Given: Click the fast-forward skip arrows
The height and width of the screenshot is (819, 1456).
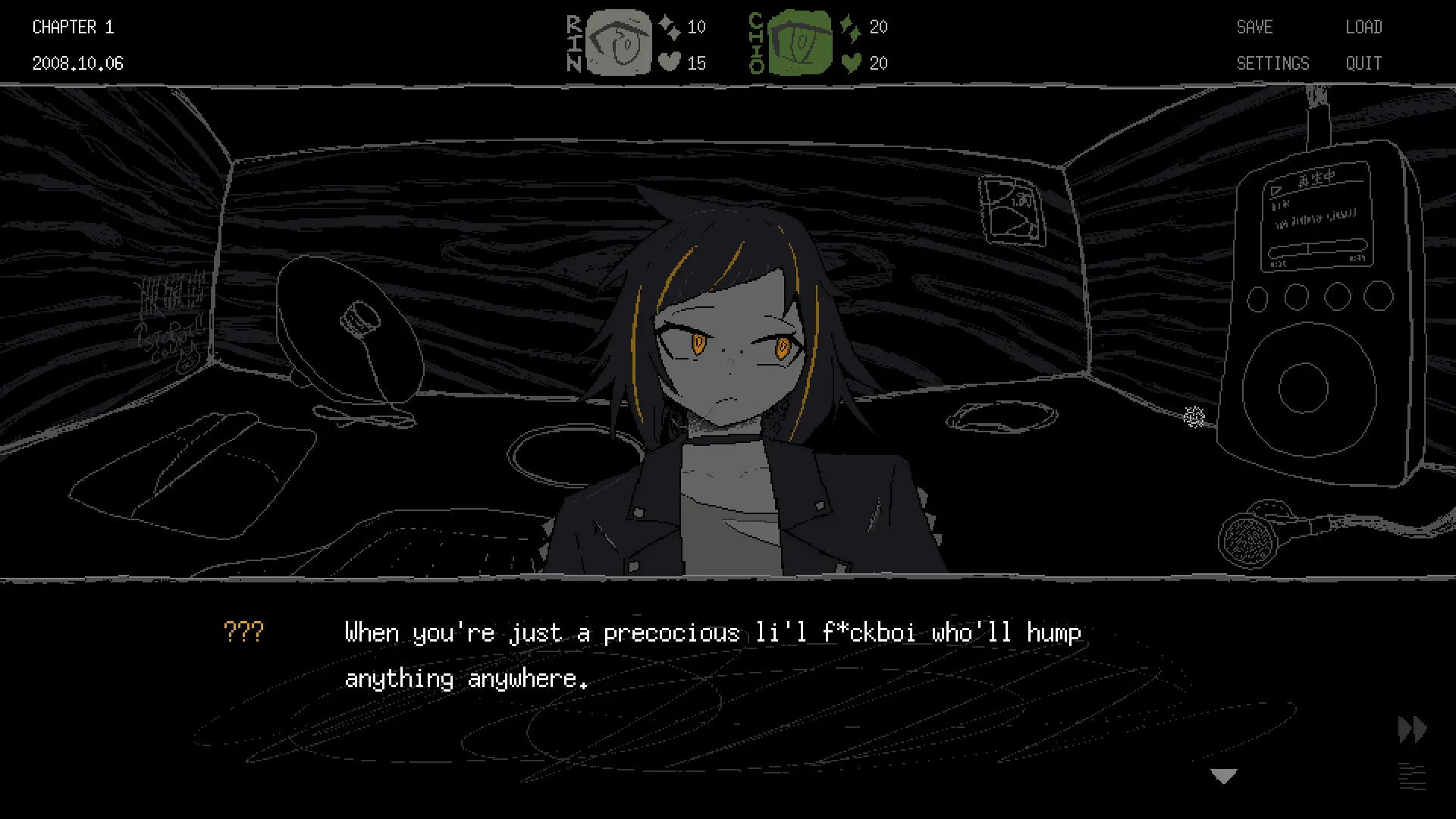Looking at the screenshot, I should click(x=1412, y=730).
